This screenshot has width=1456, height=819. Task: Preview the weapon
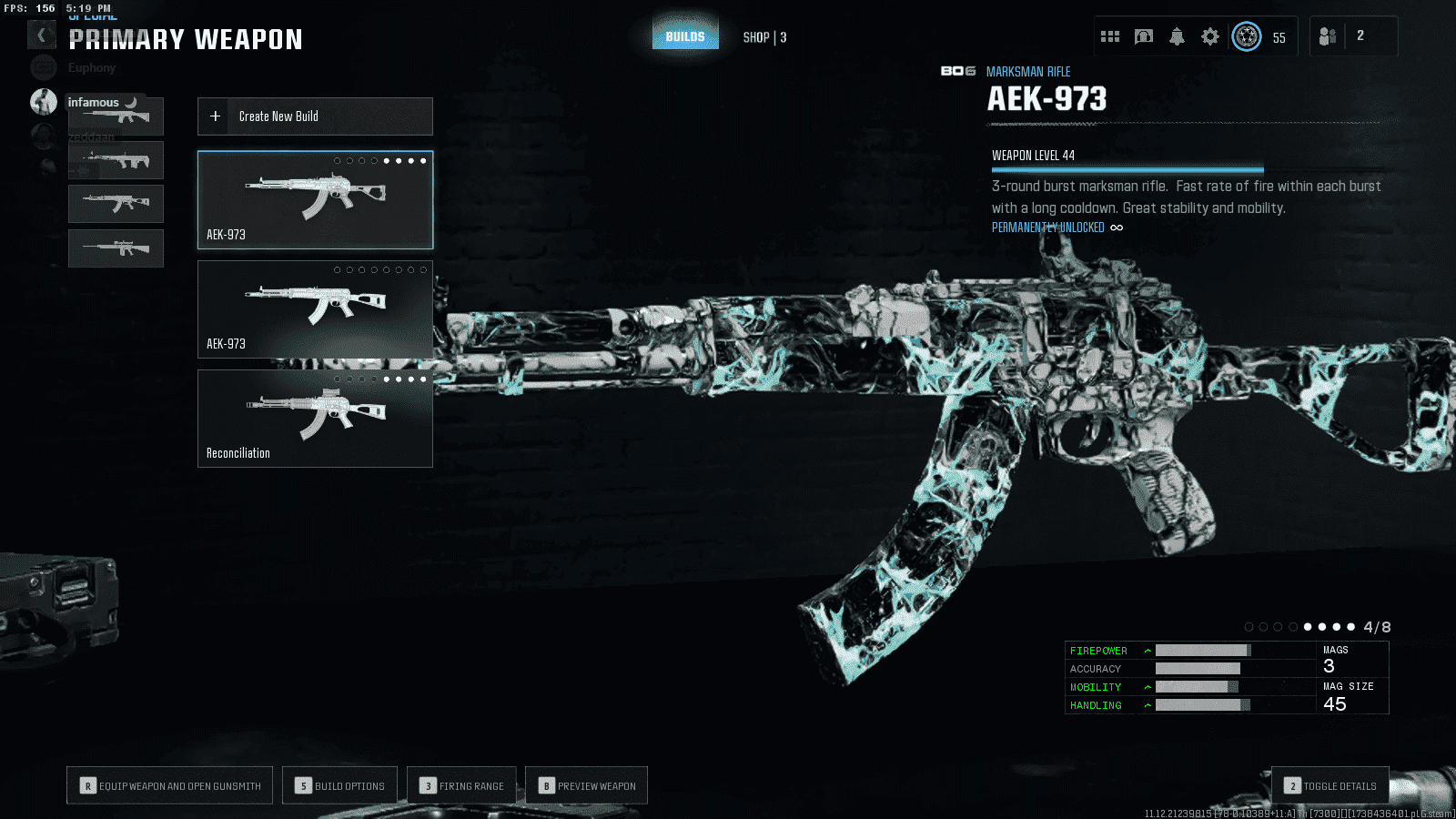(587, 785)
